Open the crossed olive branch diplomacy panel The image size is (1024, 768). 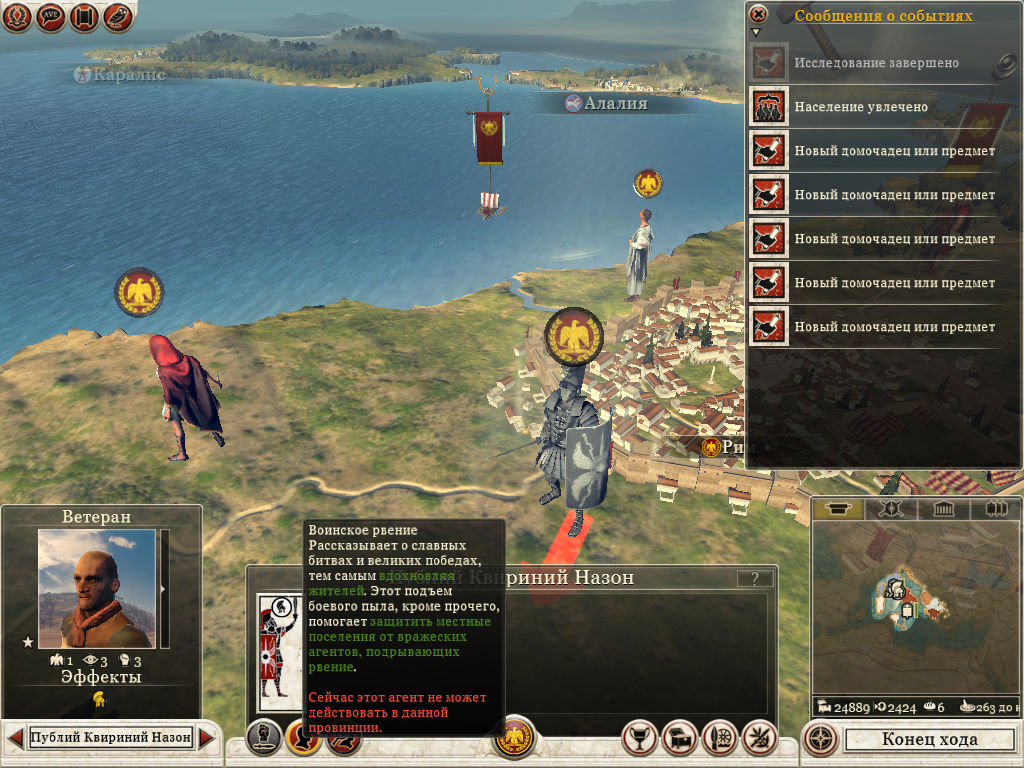click(760, 738)
